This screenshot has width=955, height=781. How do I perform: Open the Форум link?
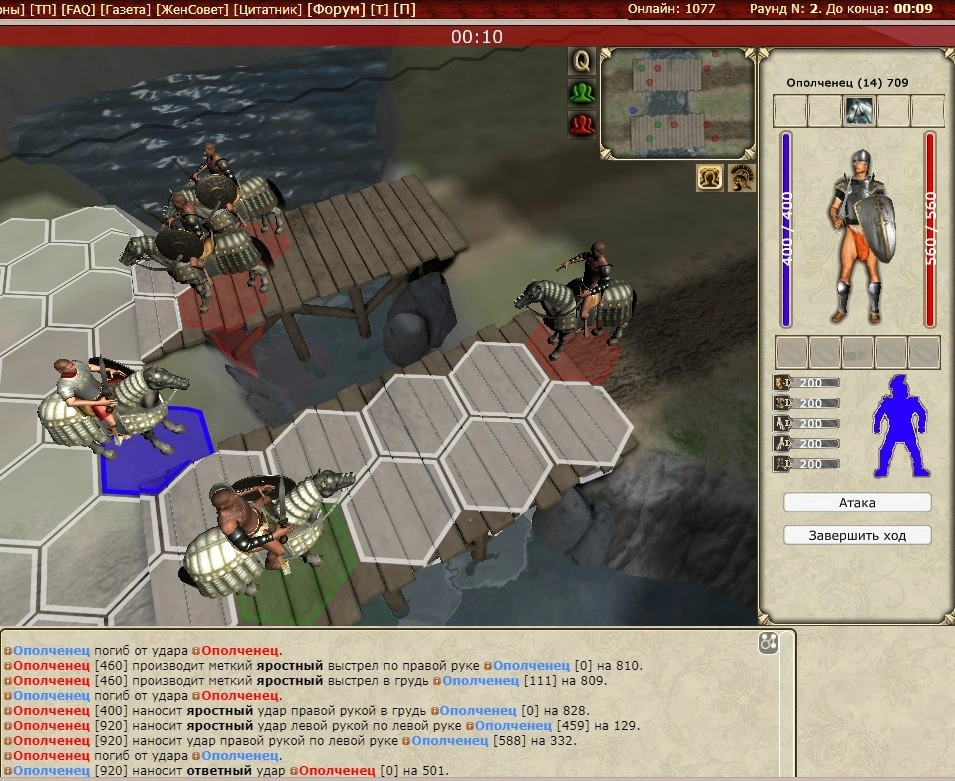(x=335, y=9)
